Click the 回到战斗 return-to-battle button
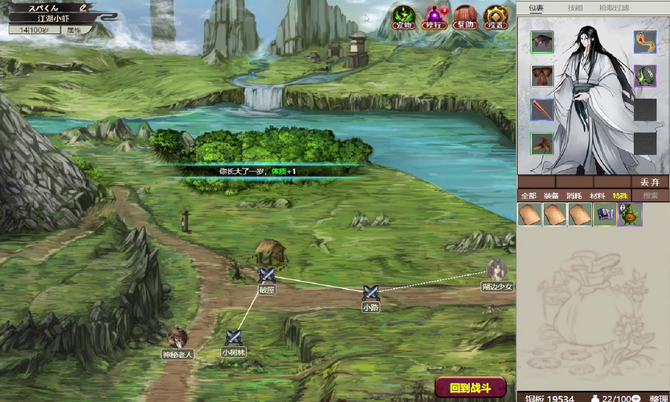This screenshot has height=402, width=670. 471,388
